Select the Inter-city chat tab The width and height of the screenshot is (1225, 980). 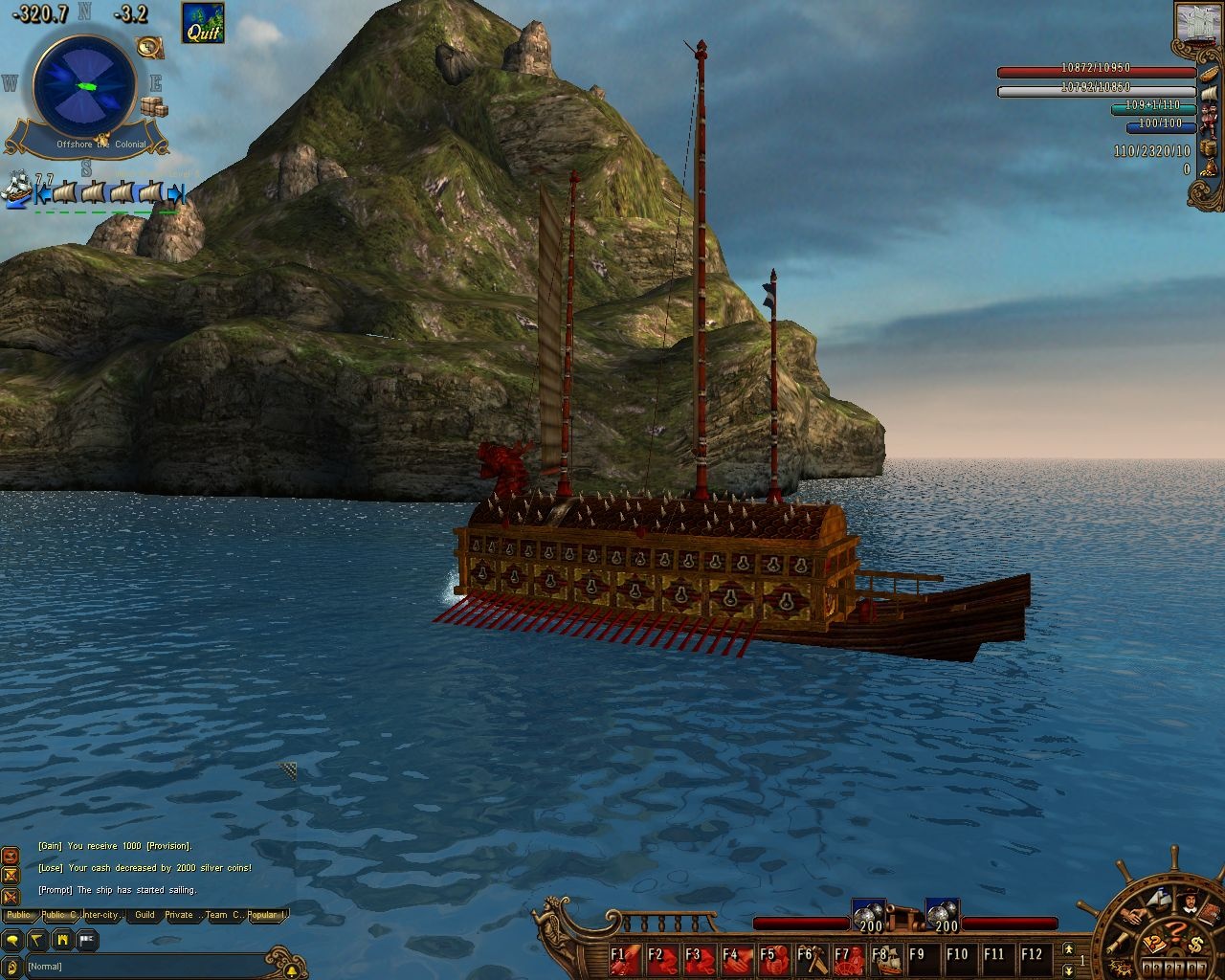coord(102,915)
